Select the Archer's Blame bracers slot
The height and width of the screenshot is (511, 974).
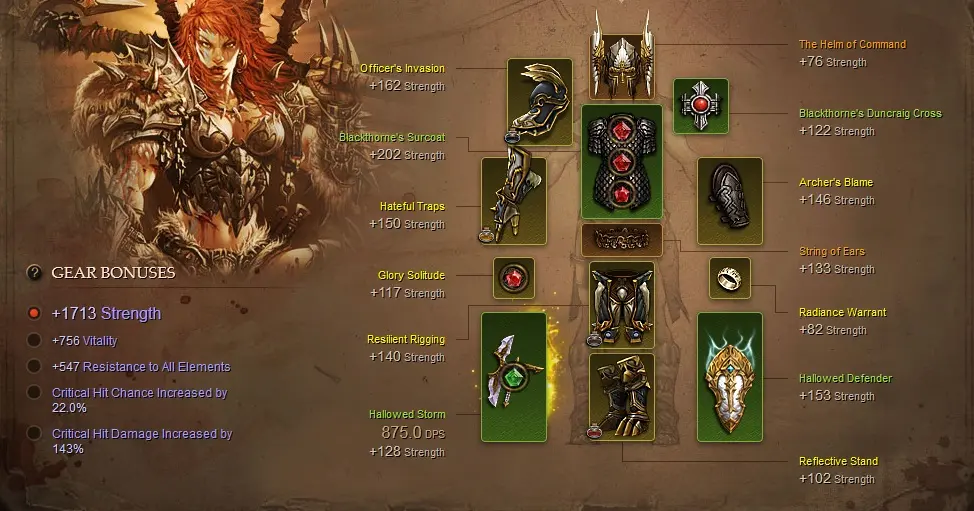[x=729, y=201]
